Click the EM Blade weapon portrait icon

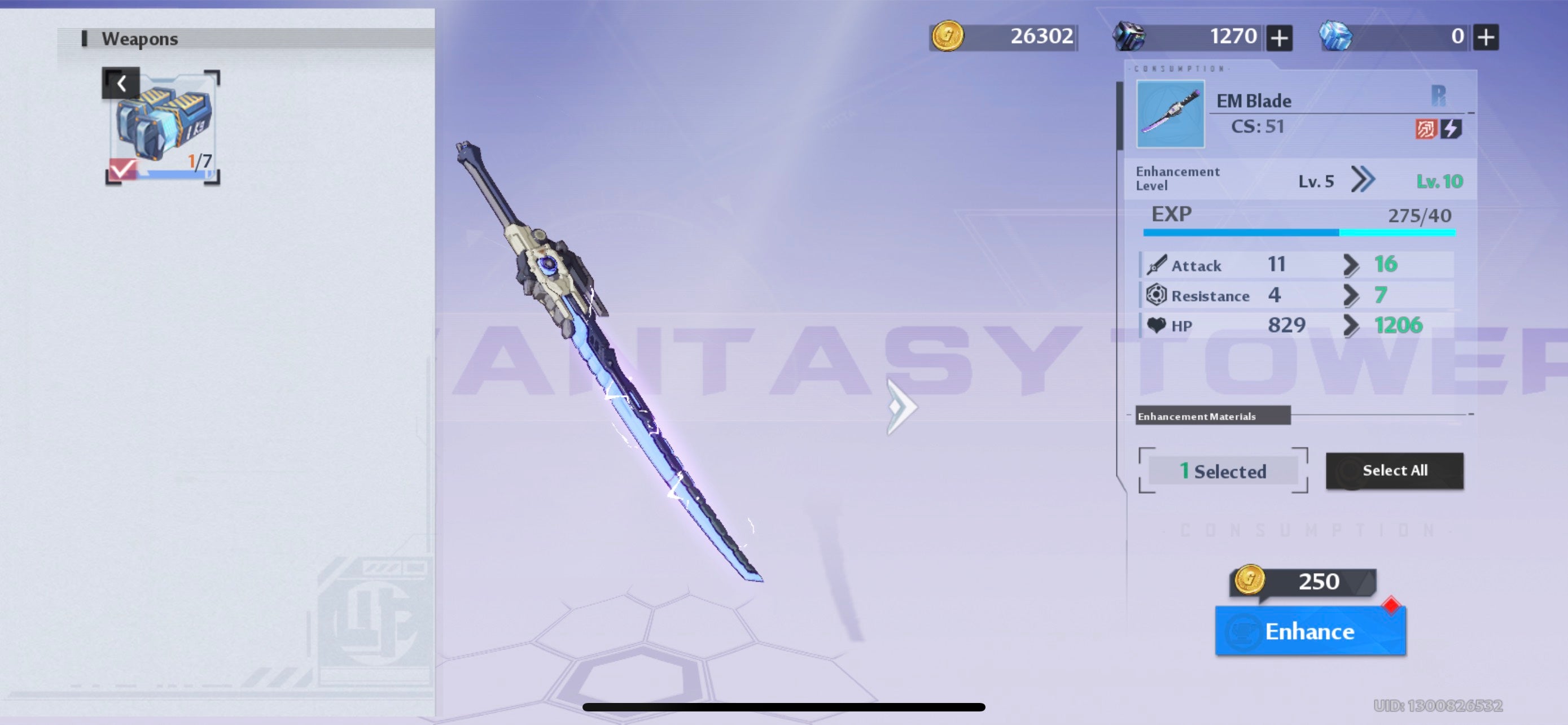(x=1170, y=113)
